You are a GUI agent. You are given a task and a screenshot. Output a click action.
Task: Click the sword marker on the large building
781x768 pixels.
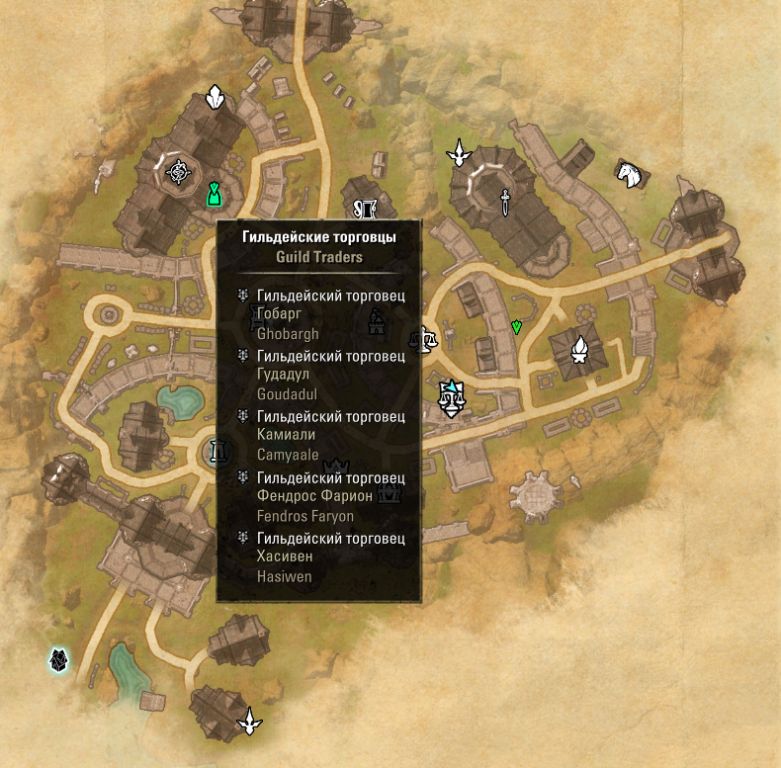pos(506,201)
